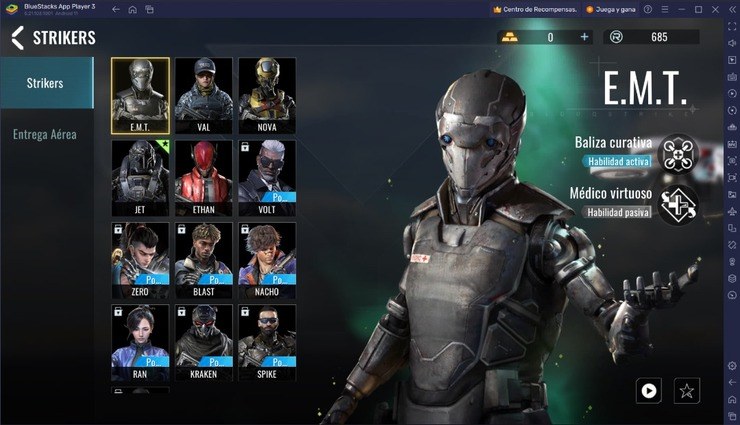This screenshot has width=740, height=425.
Task: Open the Entrega Aérea tab
Action: [46, 134]
